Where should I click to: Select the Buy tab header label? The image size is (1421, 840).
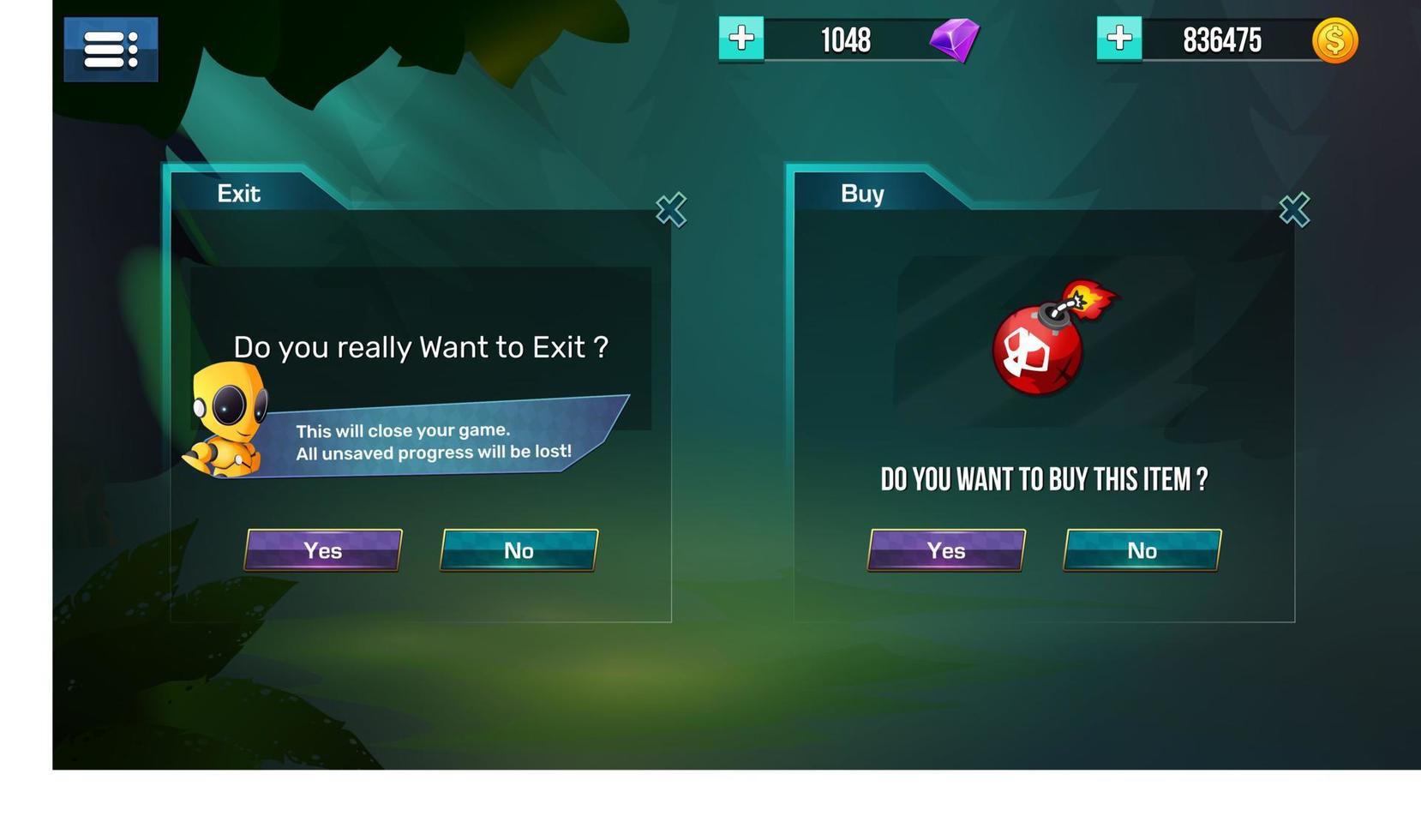[x=861, y=194]
